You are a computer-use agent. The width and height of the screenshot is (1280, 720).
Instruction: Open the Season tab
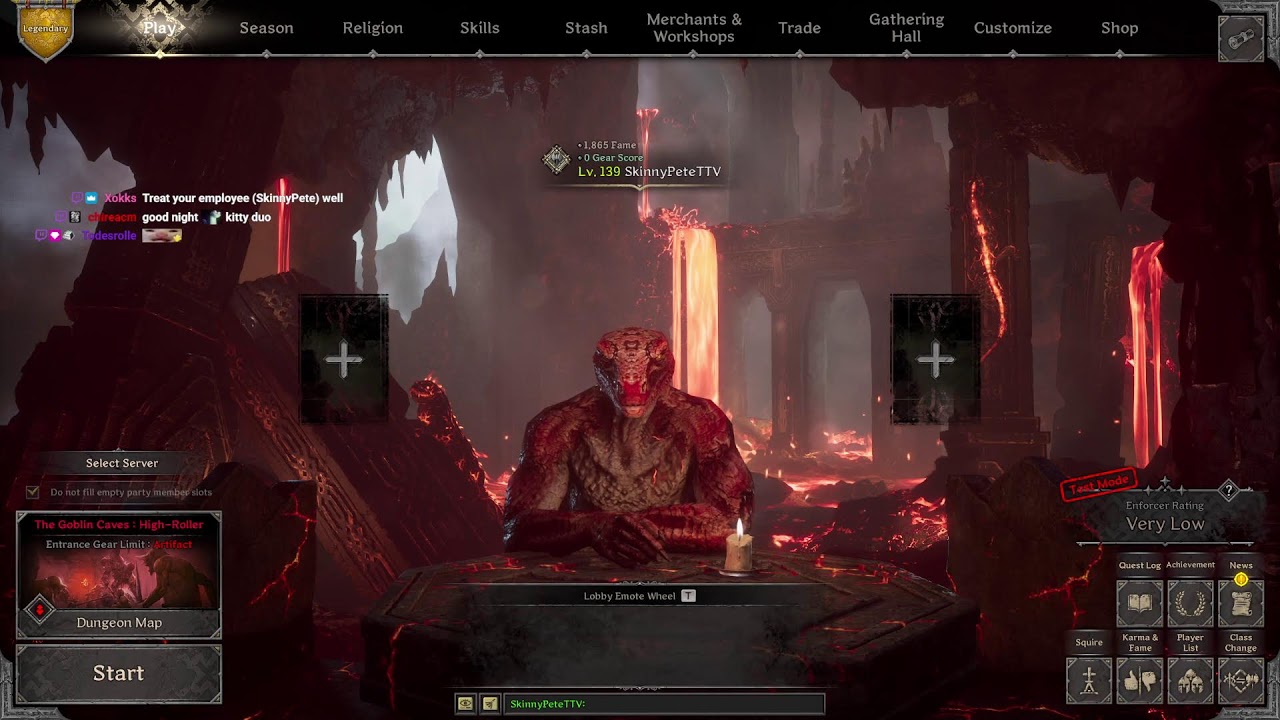[x=266, y=28]
